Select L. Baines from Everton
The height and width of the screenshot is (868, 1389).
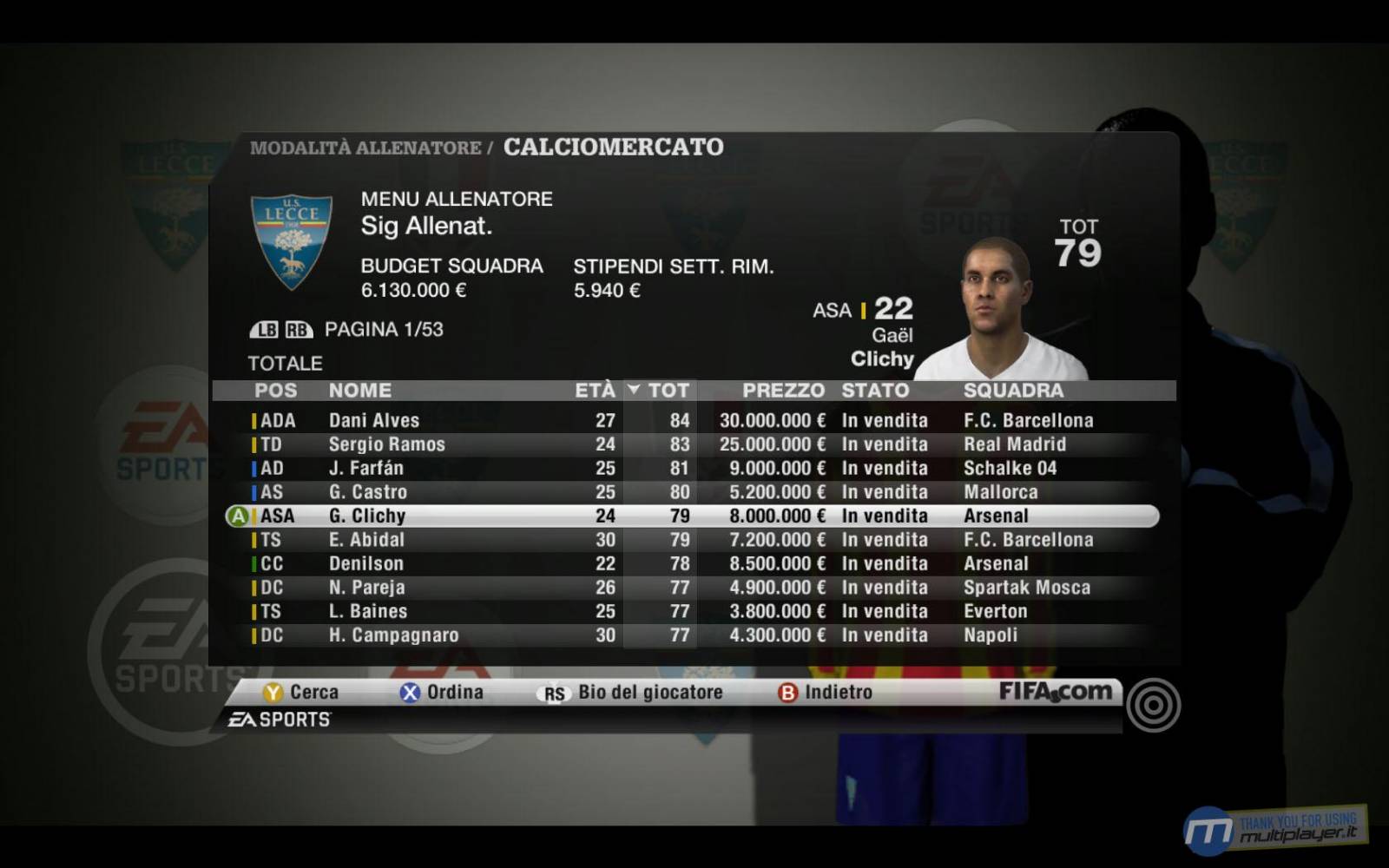pos(367,612)
